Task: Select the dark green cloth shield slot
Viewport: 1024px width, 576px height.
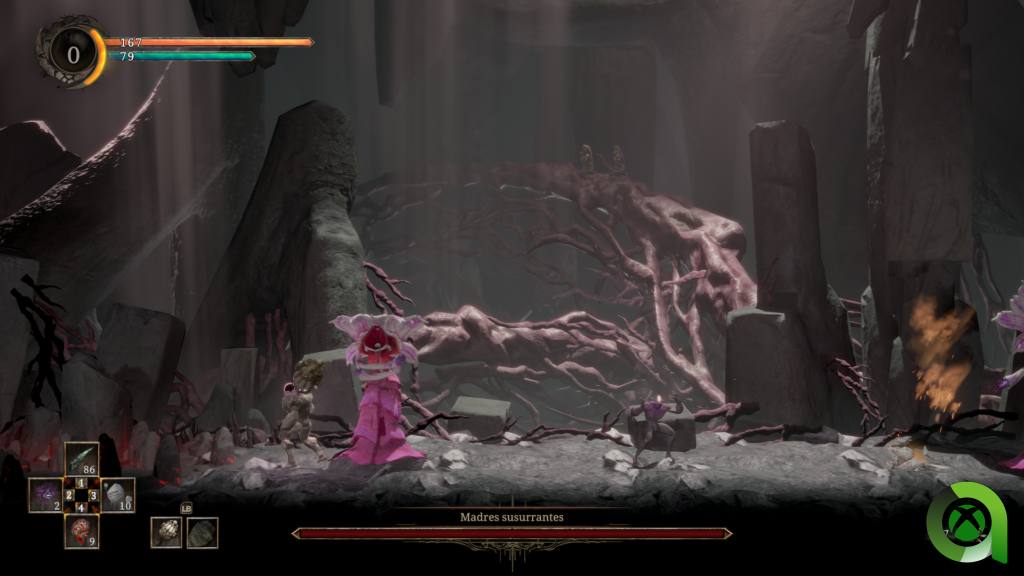Action: coord(202,532)
